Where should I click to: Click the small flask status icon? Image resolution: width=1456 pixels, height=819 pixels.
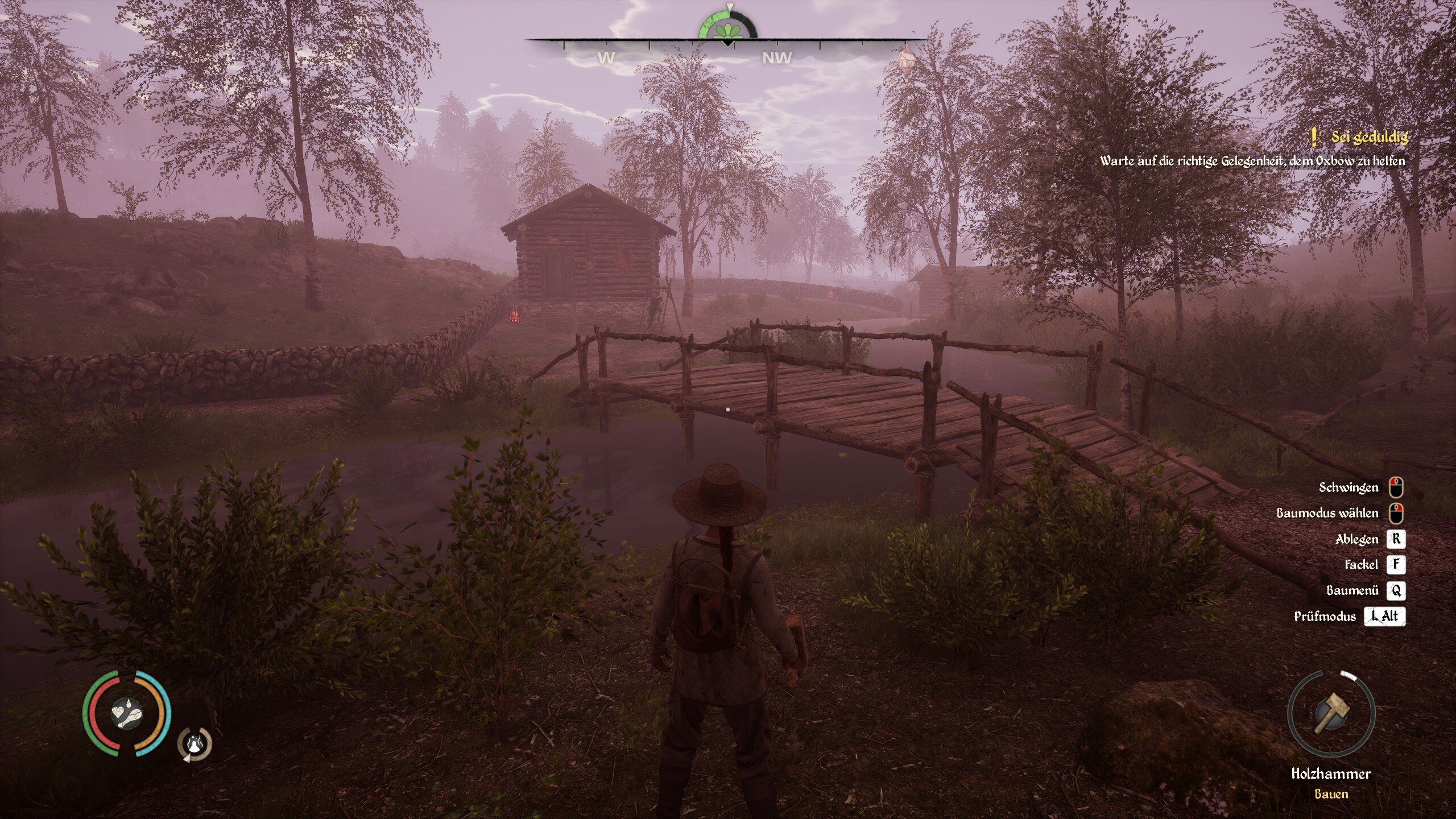(x=195, y=743)
